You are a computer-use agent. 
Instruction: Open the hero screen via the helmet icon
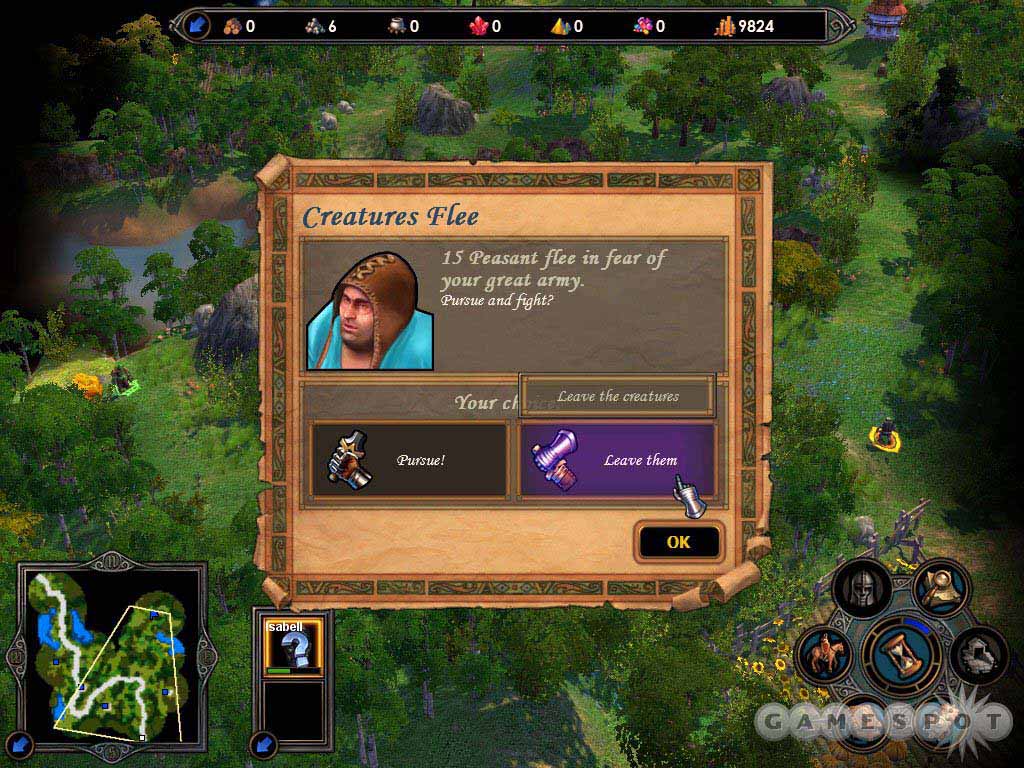click(862, 590)
